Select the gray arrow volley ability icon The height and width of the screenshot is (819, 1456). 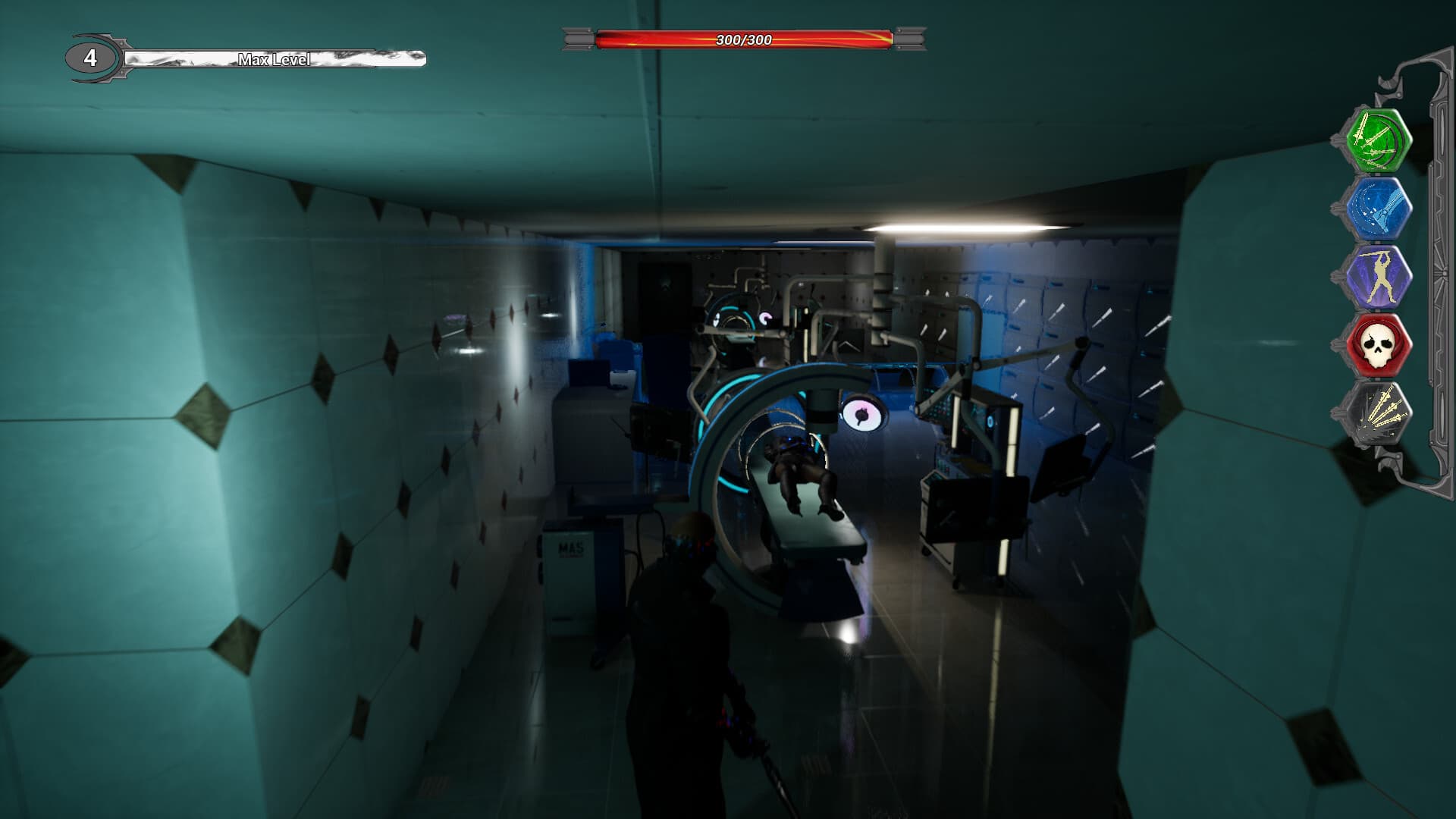point(1380,413)
